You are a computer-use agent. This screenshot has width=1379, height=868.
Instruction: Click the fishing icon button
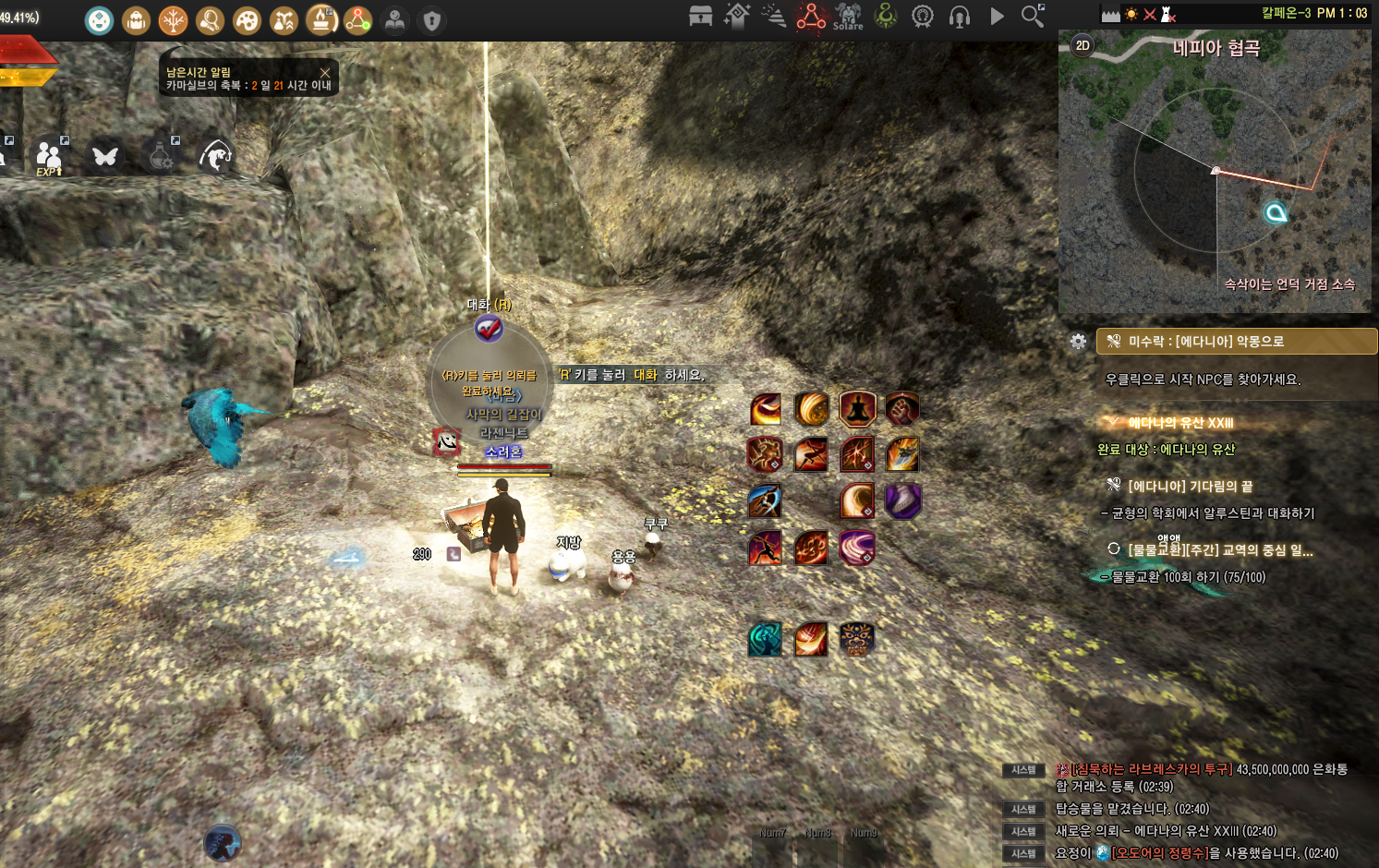215,155
